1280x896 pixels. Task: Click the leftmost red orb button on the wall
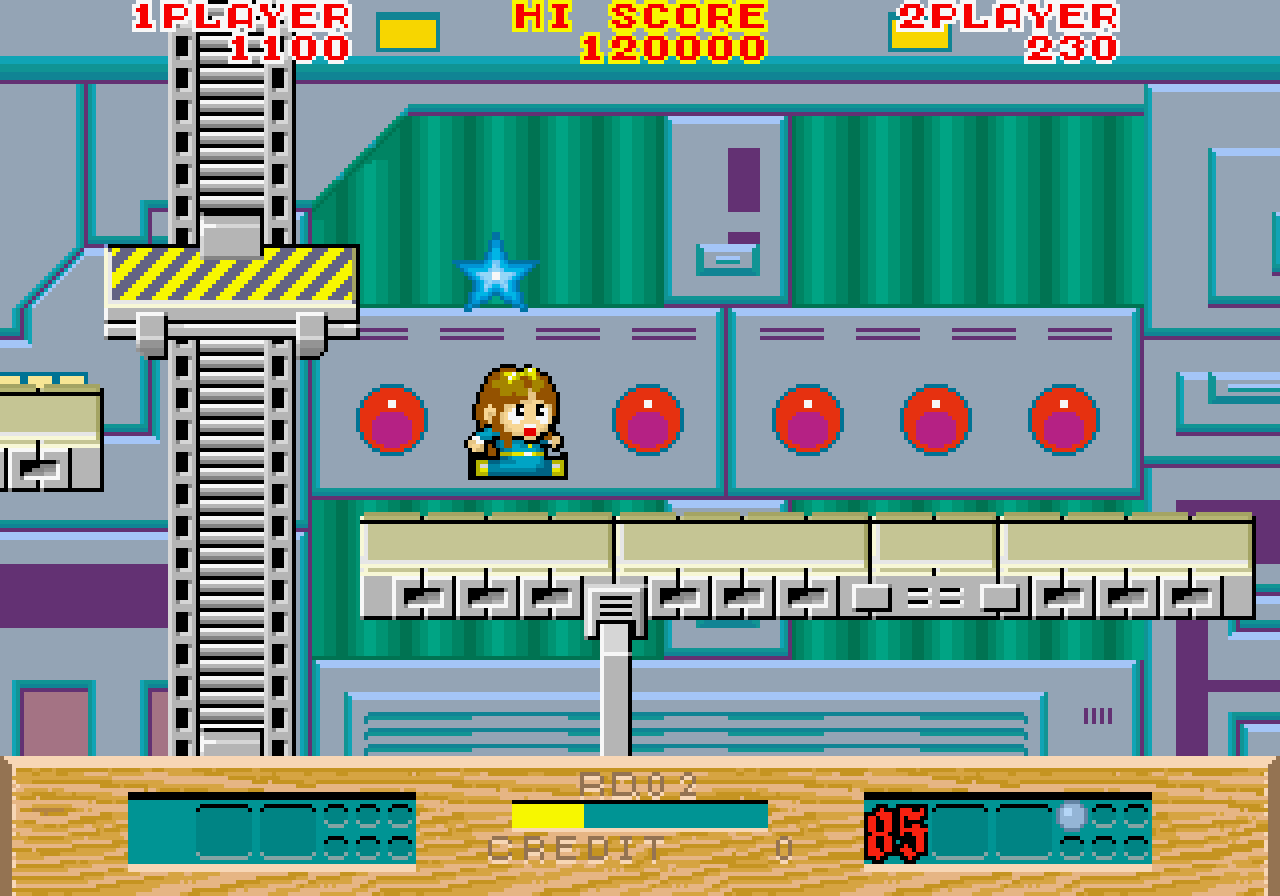394,418
